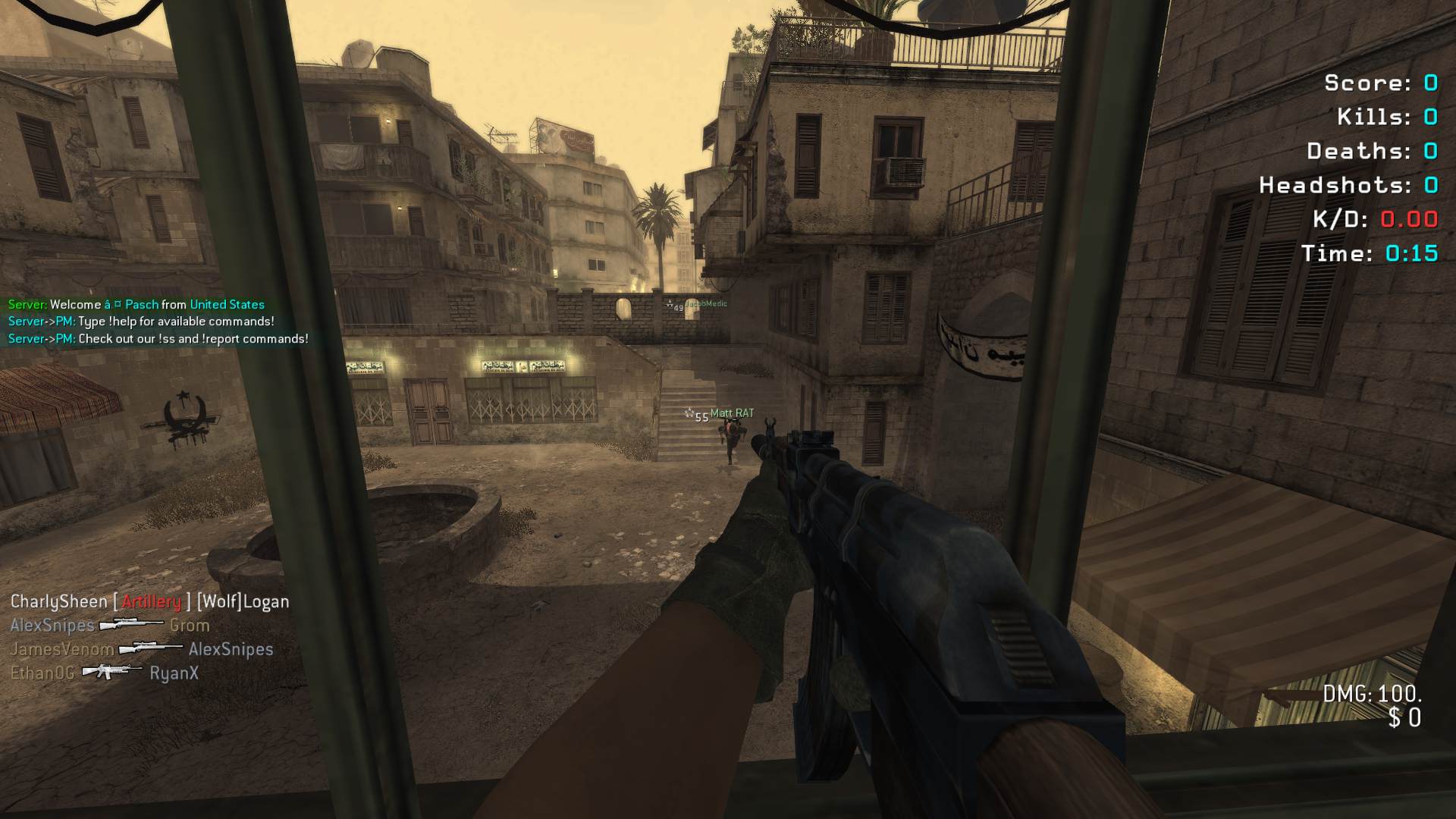Select the CharlySheen Artillery kill feed entry
The height and width of the screenshot is (819, 1456).
[x=149, y=602]
